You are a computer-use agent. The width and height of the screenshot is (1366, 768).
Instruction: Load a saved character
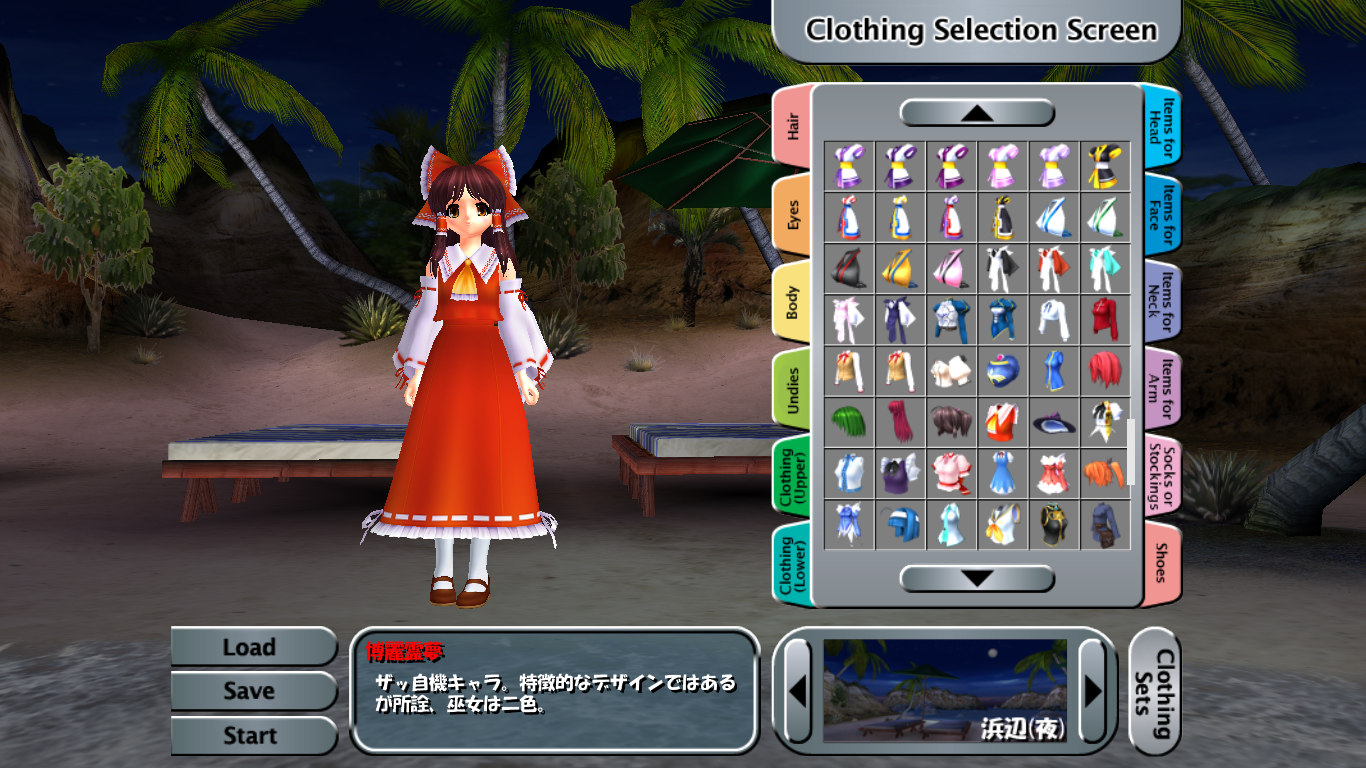point(250,647)
